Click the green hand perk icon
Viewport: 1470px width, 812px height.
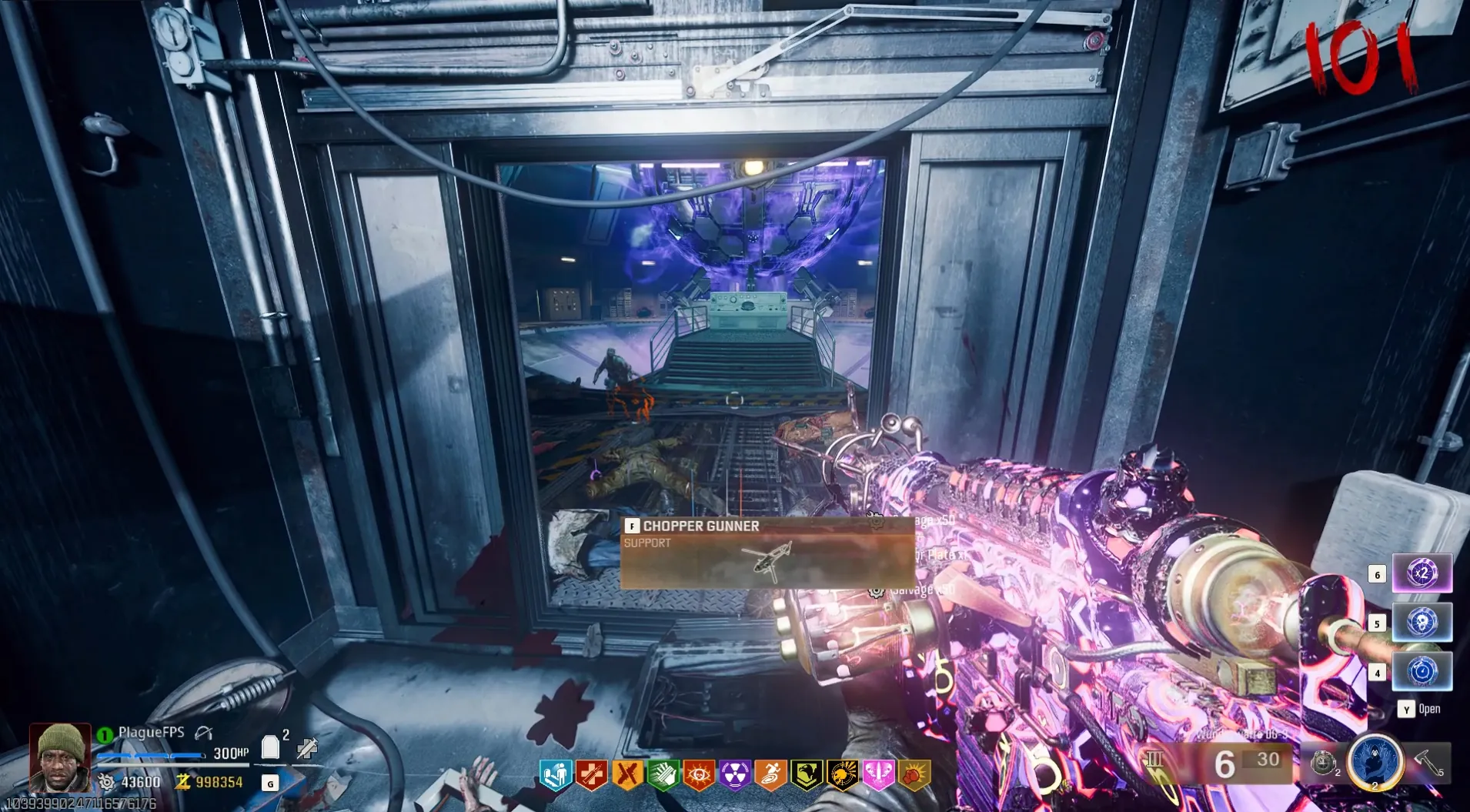tap(663, 775)
